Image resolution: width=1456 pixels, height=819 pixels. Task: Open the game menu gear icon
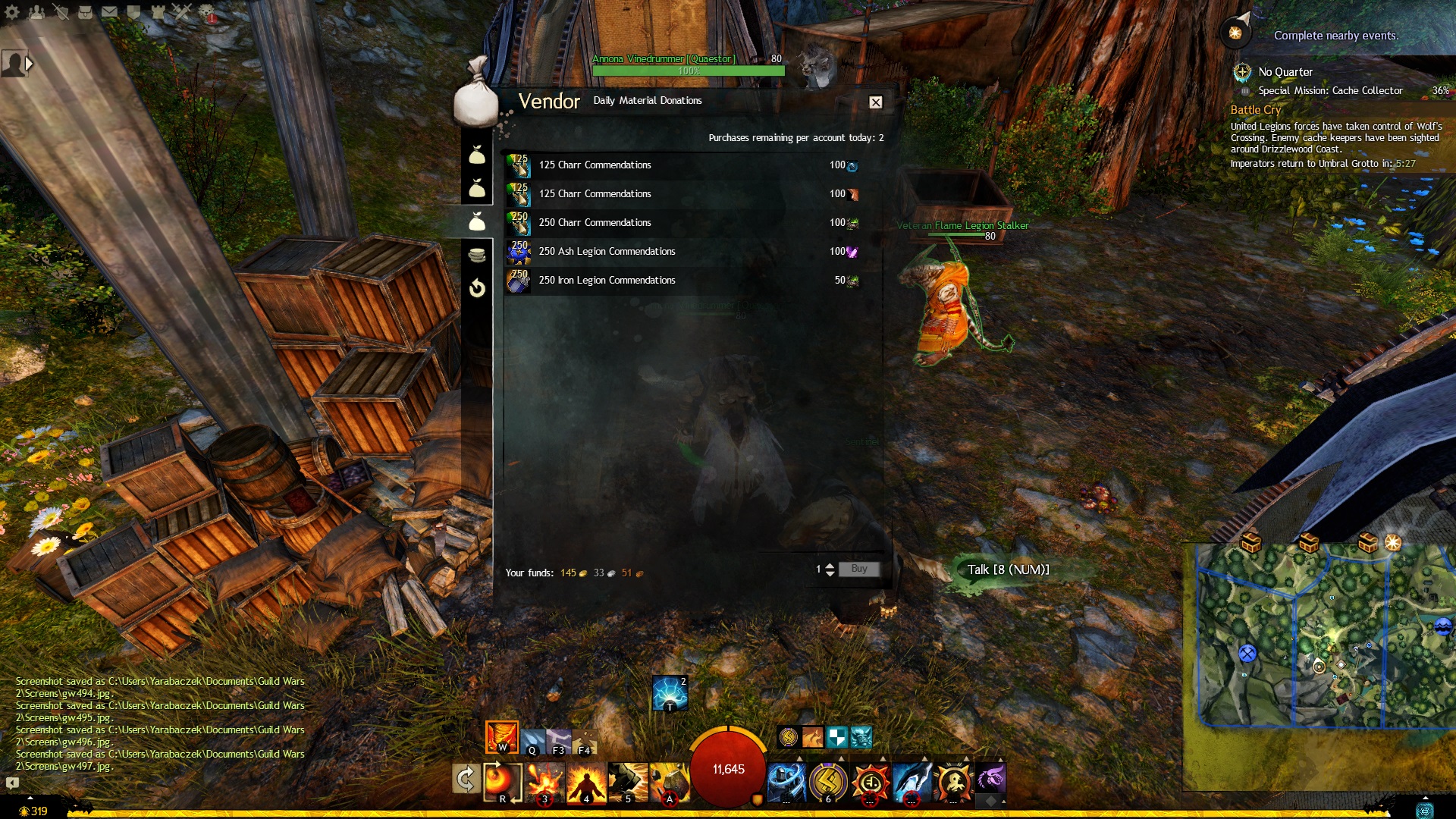pos(12,12)
